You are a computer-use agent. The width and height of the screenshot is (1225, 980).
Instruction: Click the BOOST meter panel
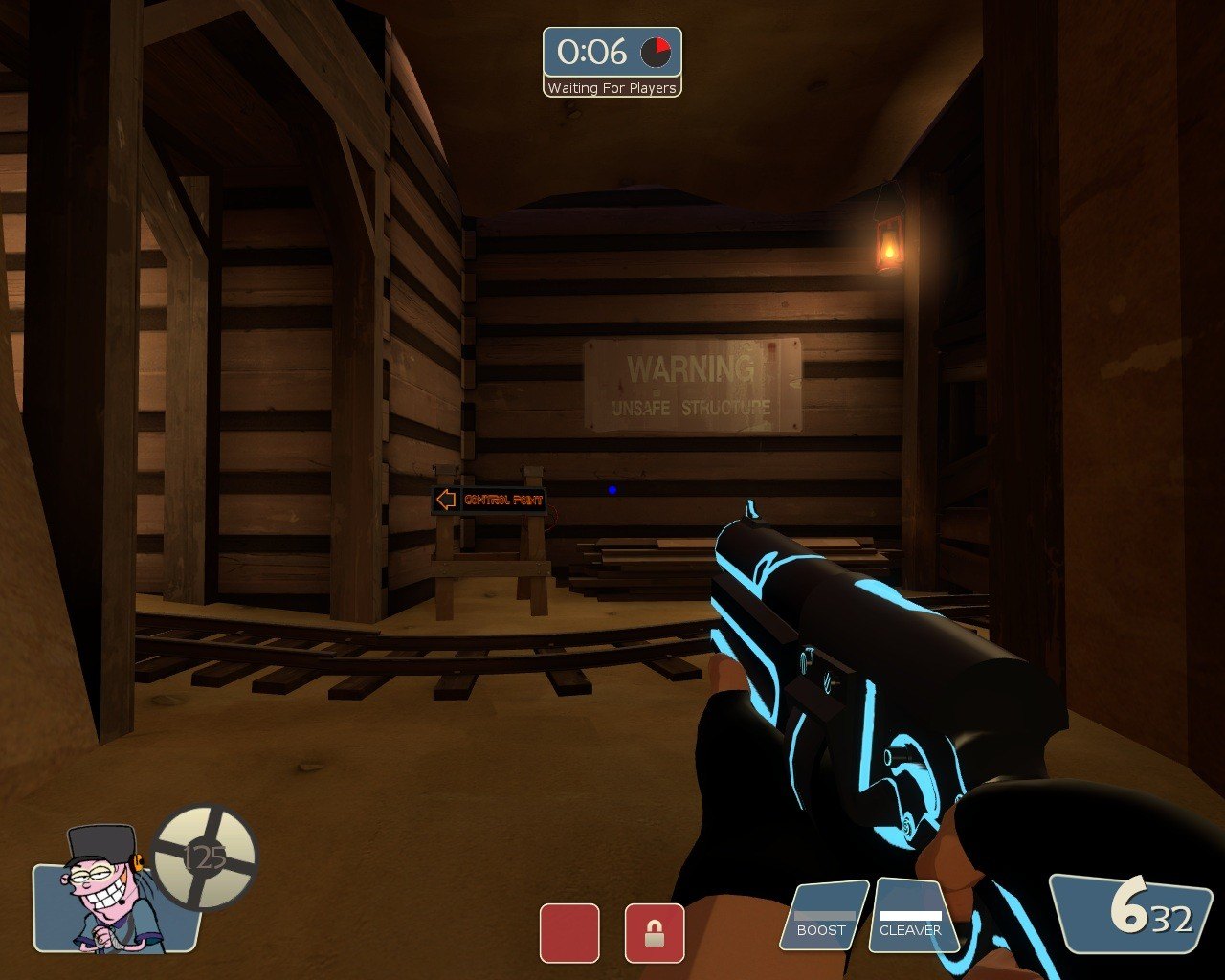[x=822, y=918]
